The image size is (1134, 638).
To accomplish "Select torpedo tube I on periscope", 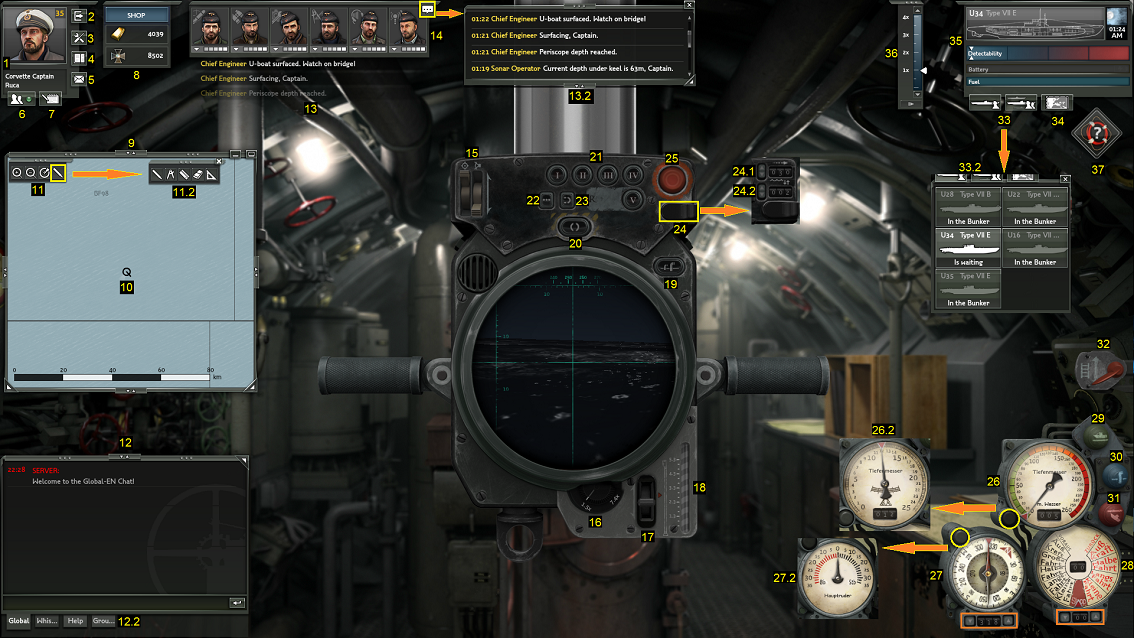I will click(x=557, y=173).
